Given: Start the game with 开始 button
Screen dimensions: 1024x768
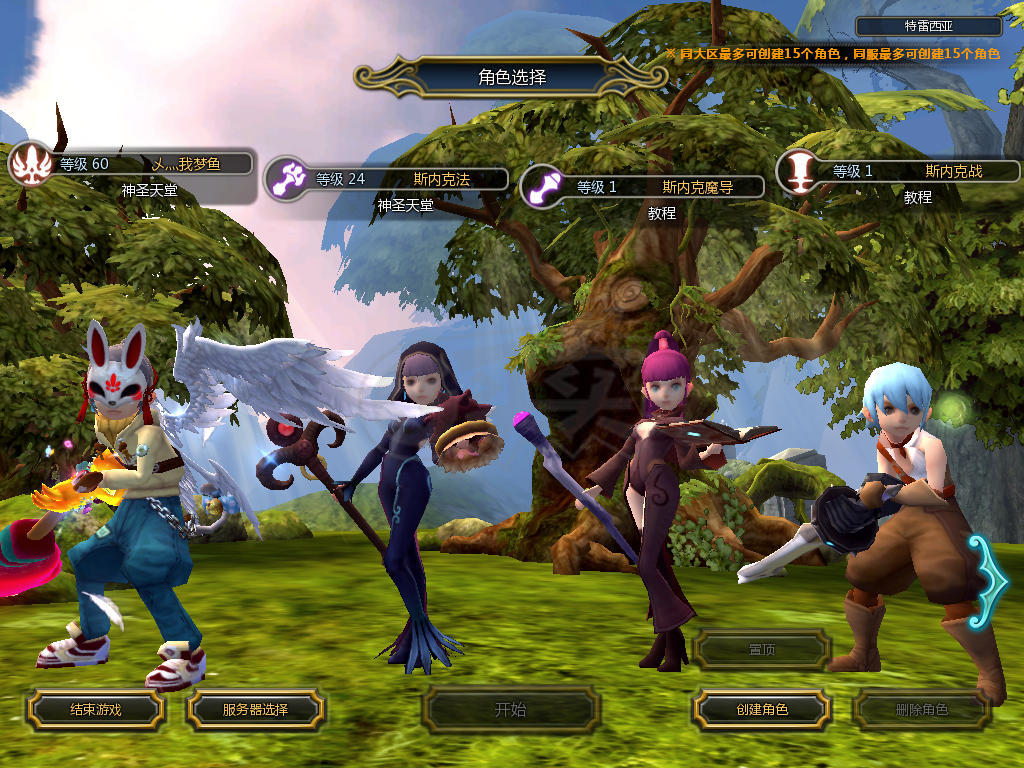Looking at the screenshot, I should (x=510, y=710).
